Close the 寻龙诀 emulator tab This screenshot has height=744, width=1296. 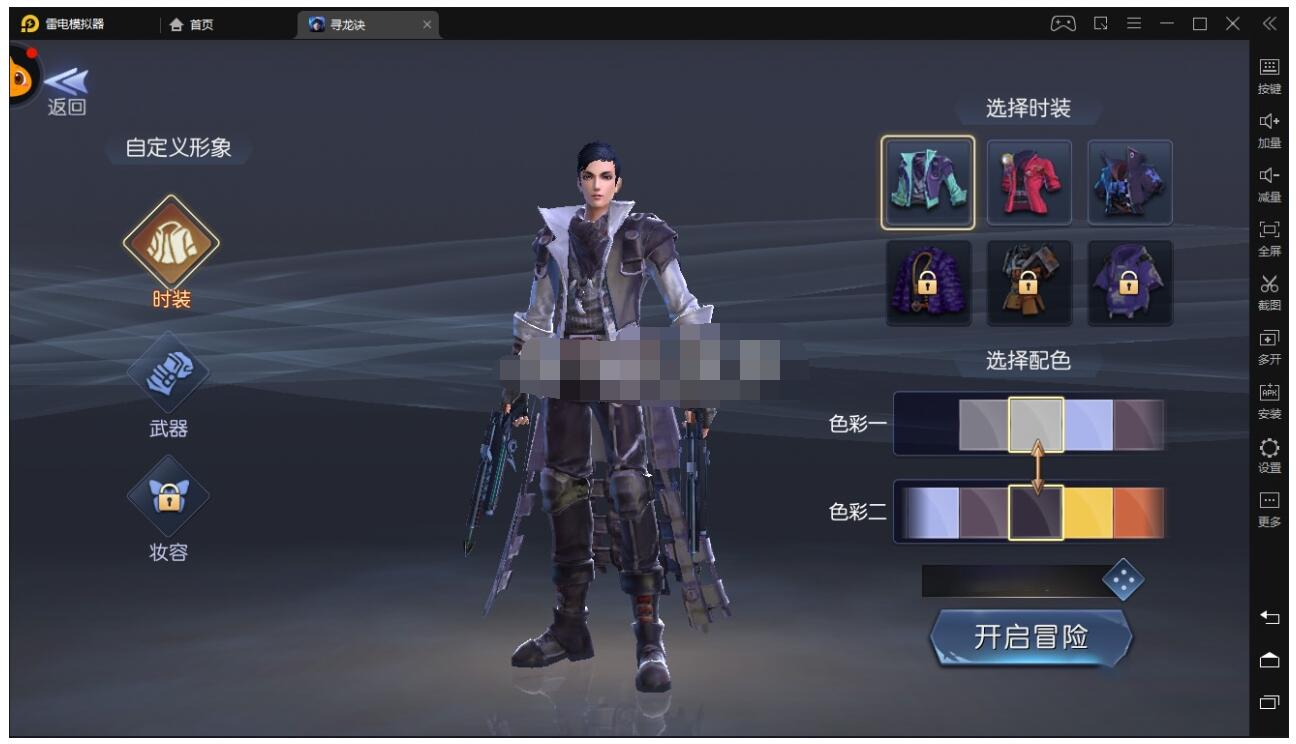pyautogui.click(x=427, y=25)
